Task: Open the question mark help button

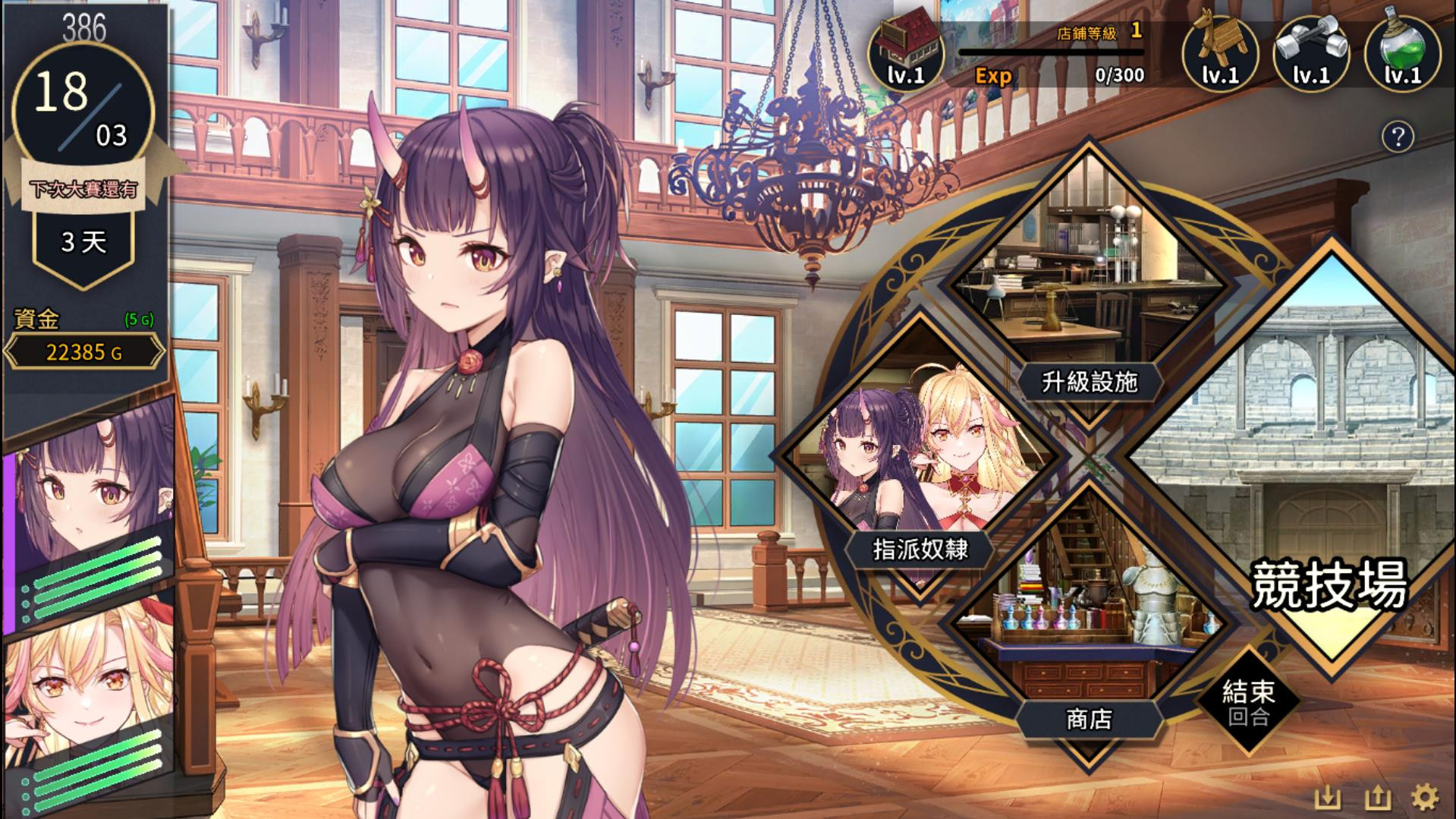Action: coord(1398,137)
